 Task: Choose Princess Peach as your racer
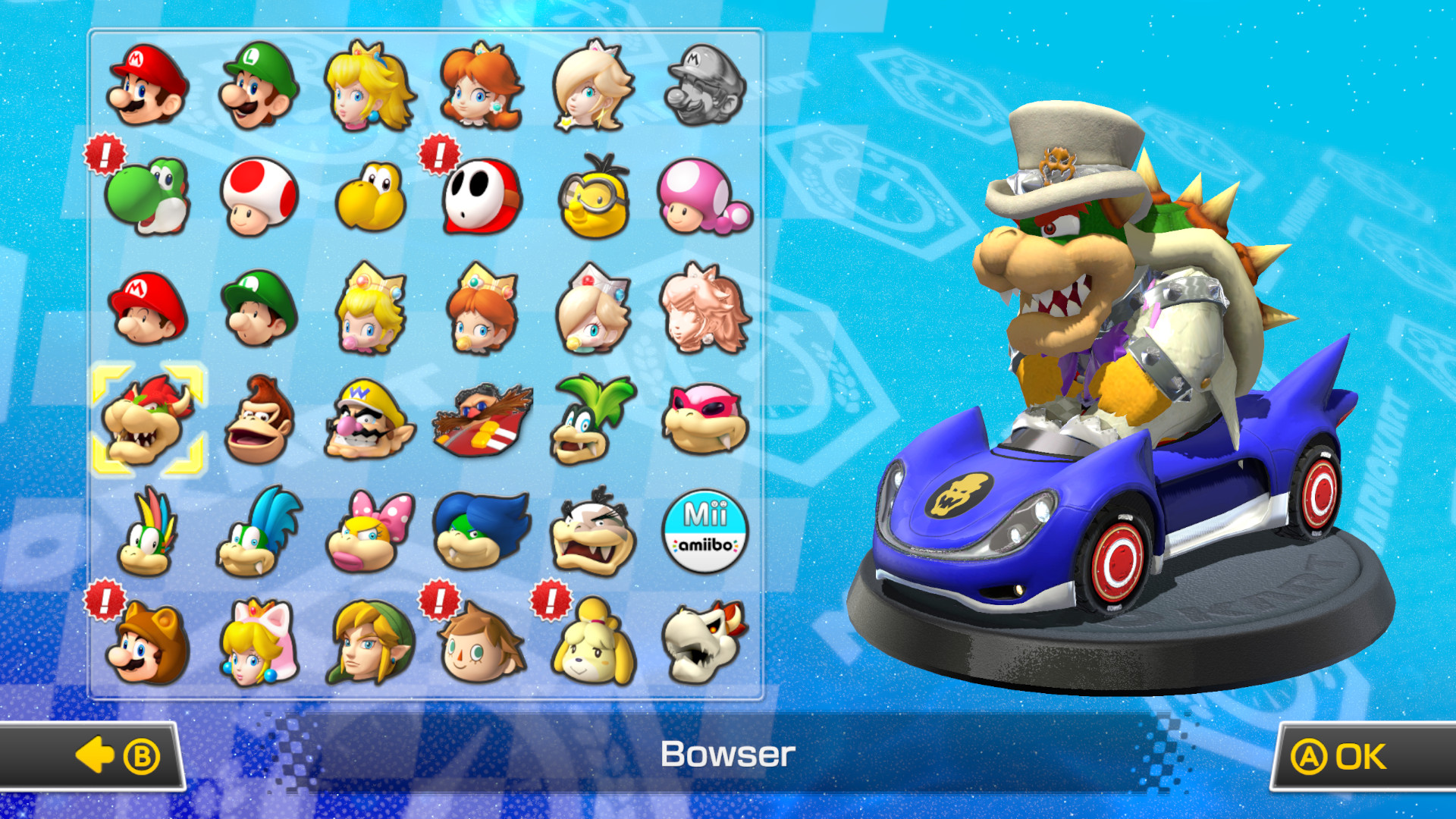coord(364,87)
